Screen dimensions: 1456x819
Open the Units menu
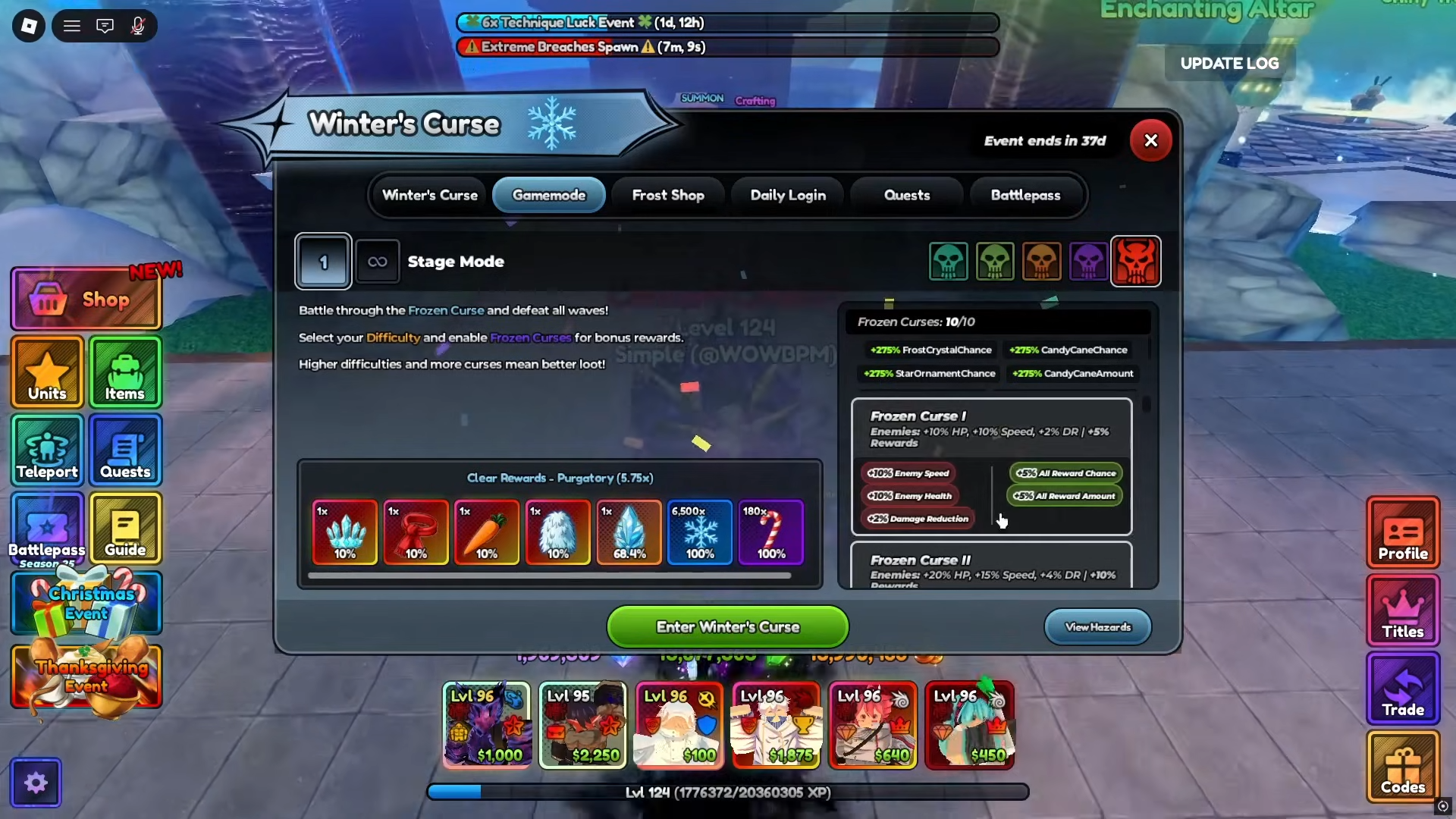click(x=47, y=372)
